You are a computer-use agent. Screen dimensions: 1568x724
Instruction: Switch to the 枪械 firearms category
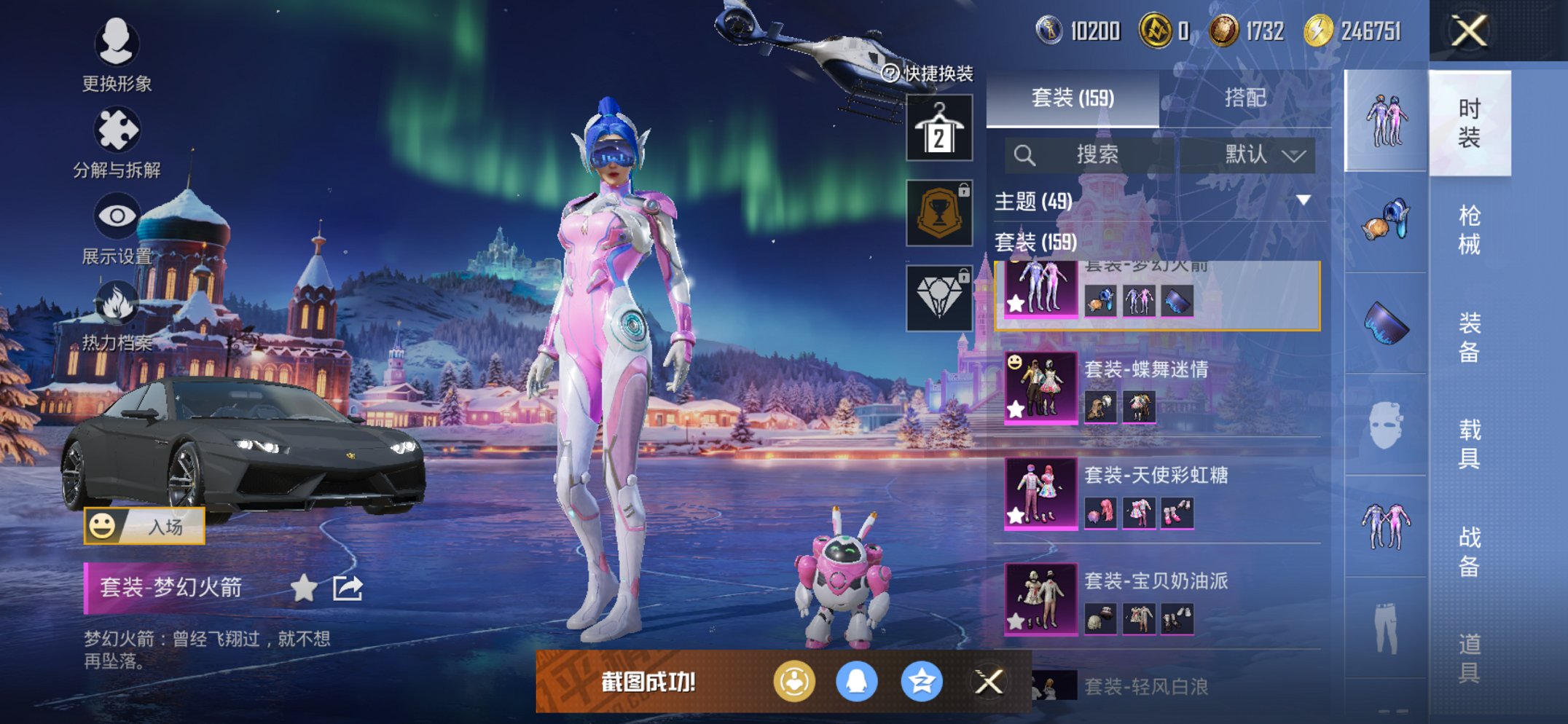(x=1469, y=229)
